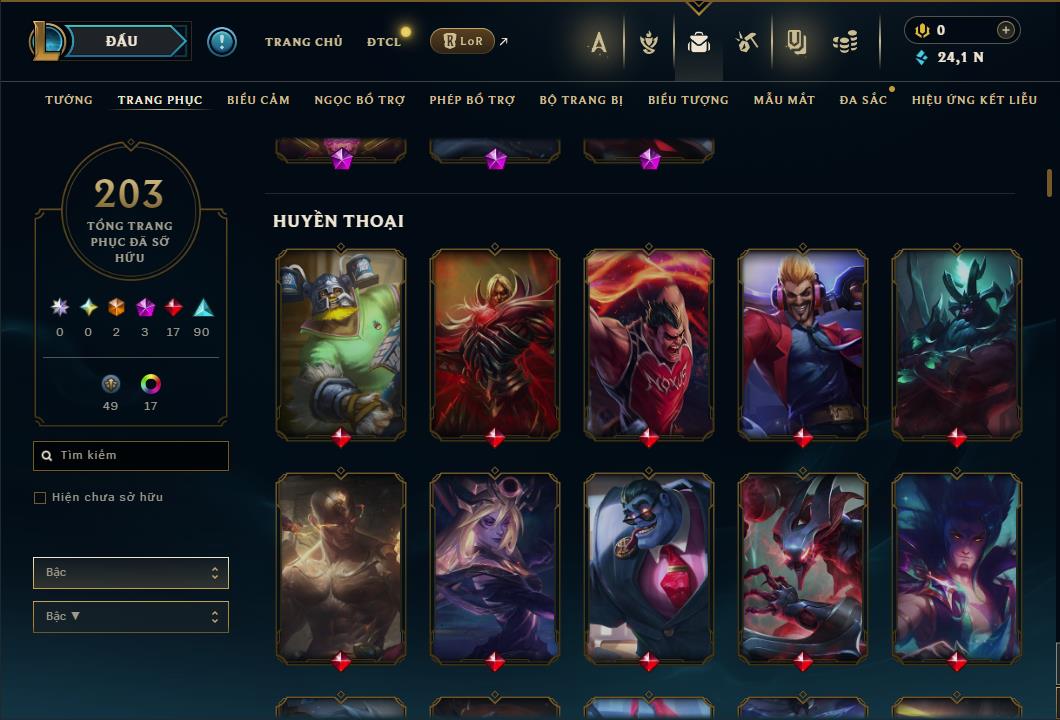Switch to the TƯỚNG tab
The image size is (1060, 720).
69,100
